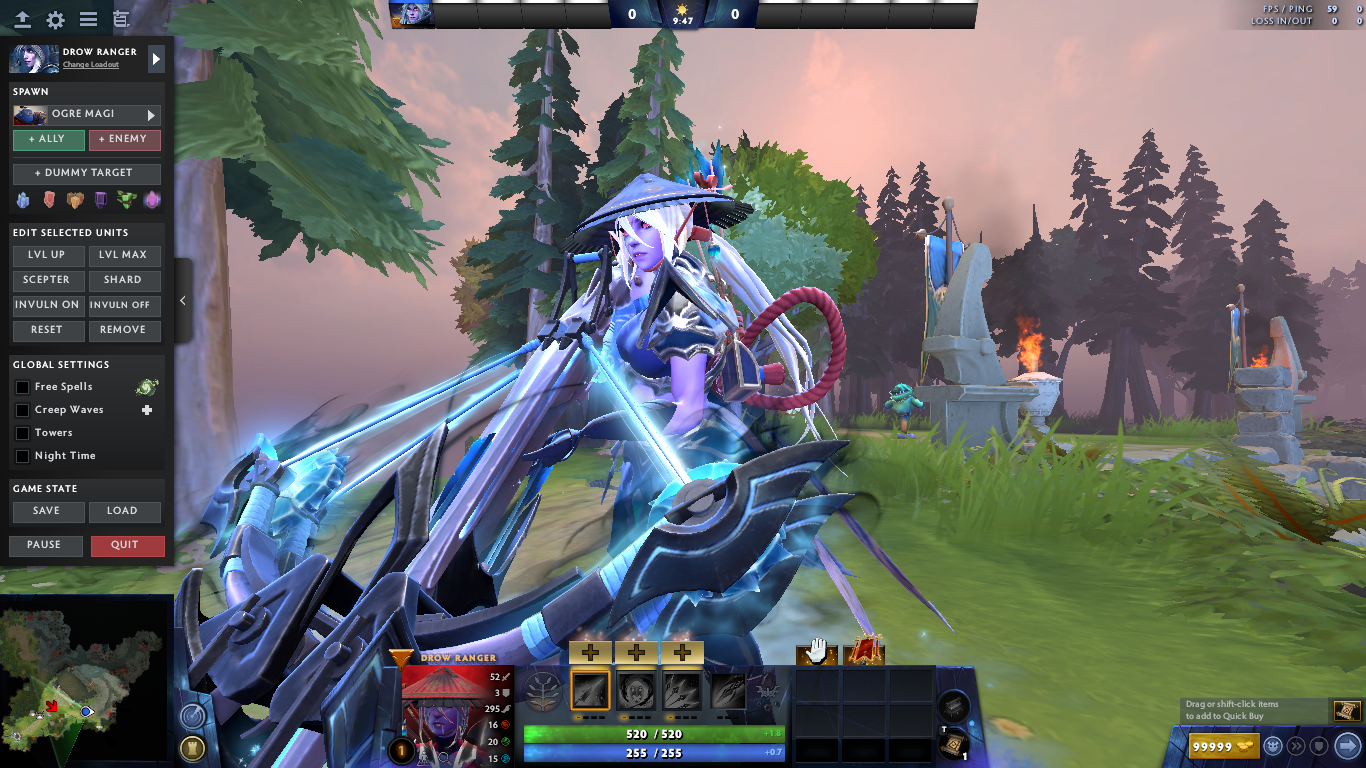Open the hamburger menu at top left
This screenshot has height=768, width=1366.
click(x=88, y=17)
